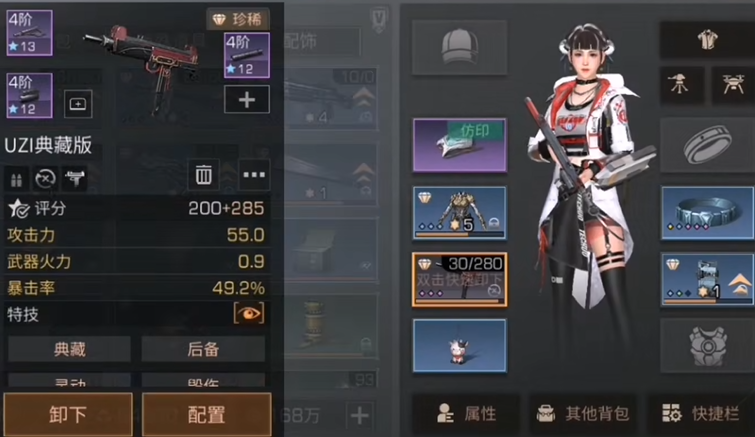This screenshot has height=437, width=755.
Task: Select the cap headgear slot
Action: [459, 46]
